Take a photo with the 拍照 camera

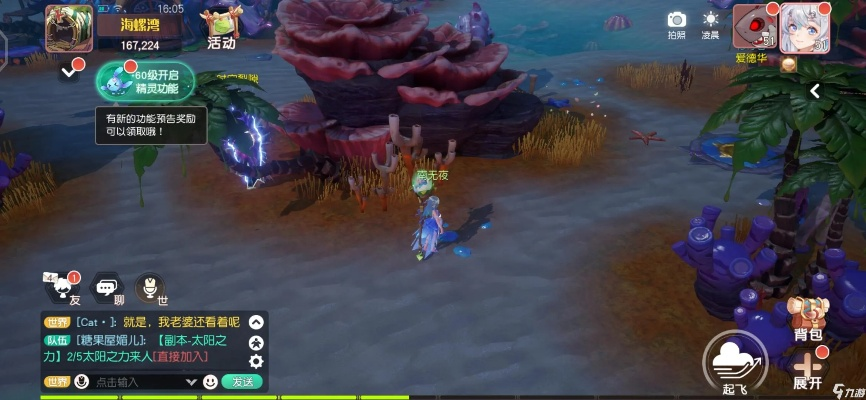[x=677, y=22]
